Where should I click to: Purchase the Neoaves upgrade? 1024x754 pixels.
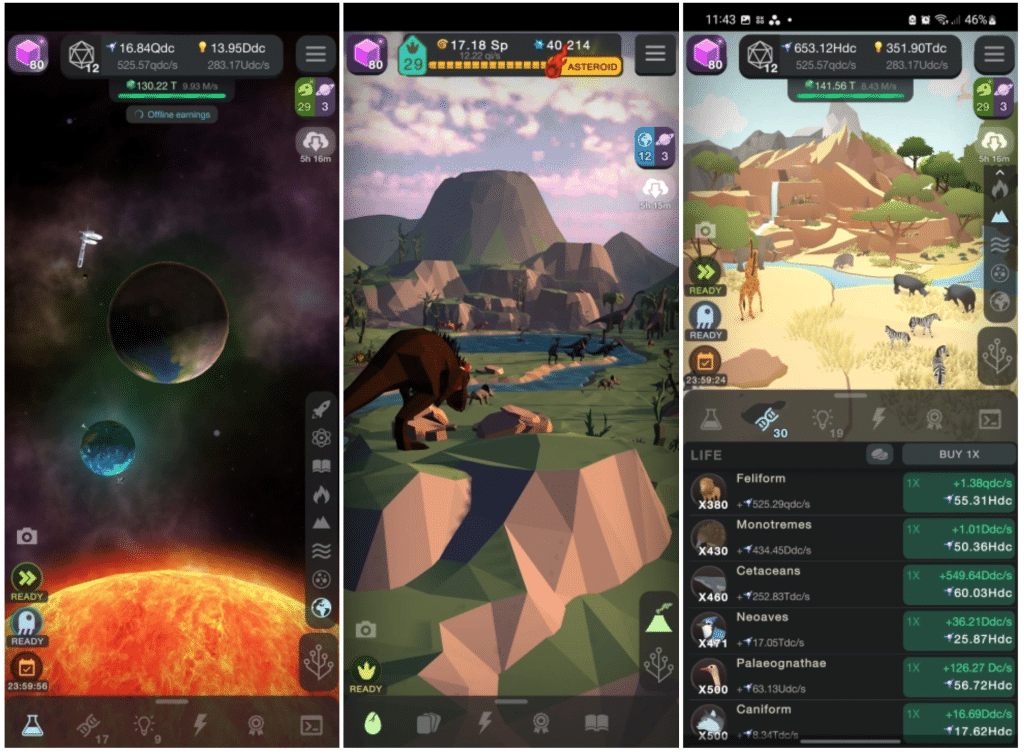pyautogui.click(x=958, y=630)
